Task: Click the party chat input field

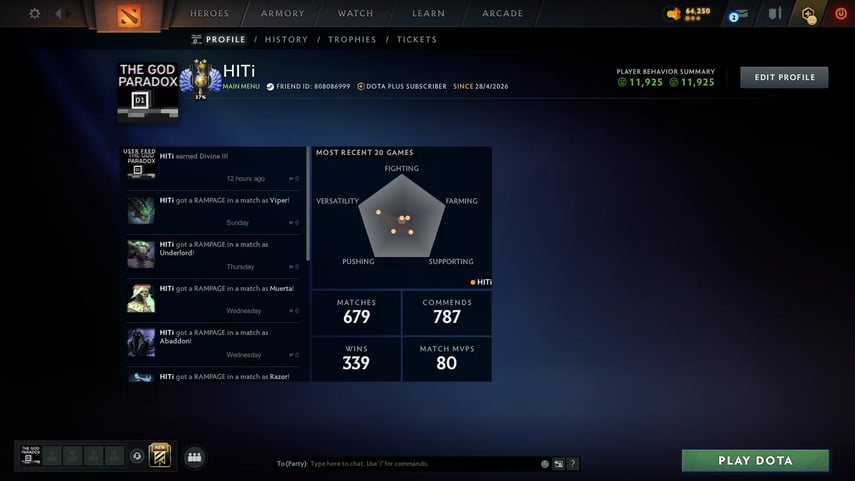Action: pos(420,464)
